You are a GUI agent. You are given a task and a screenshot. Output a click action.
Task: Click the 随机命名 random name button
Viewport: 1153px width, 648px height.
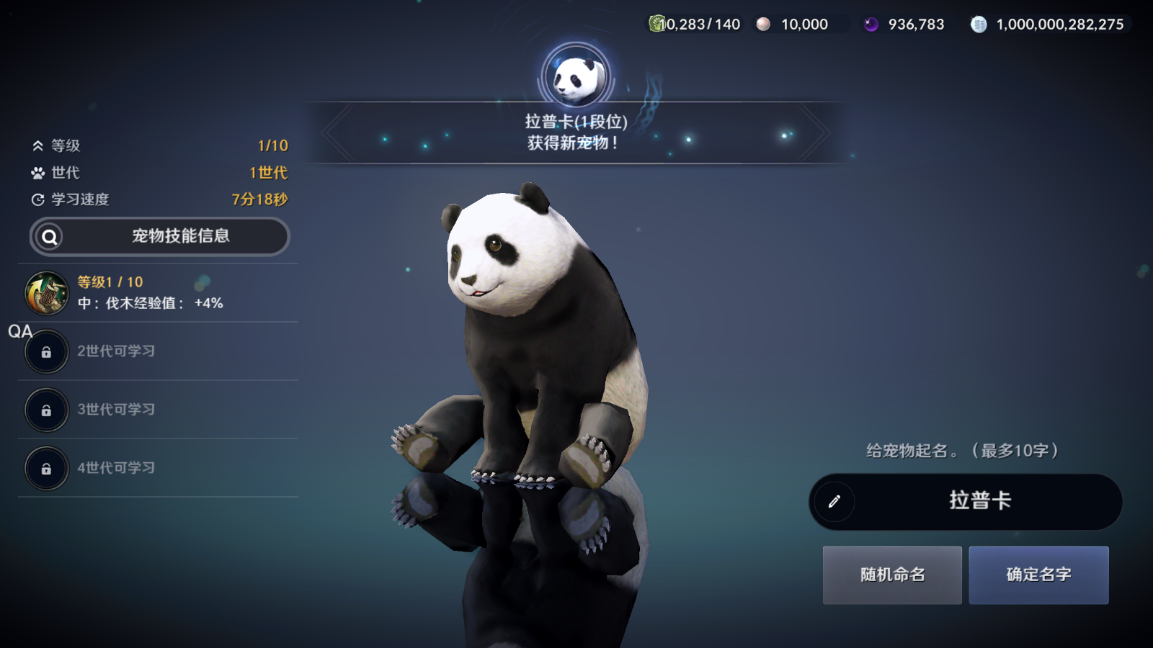[892, 575]
